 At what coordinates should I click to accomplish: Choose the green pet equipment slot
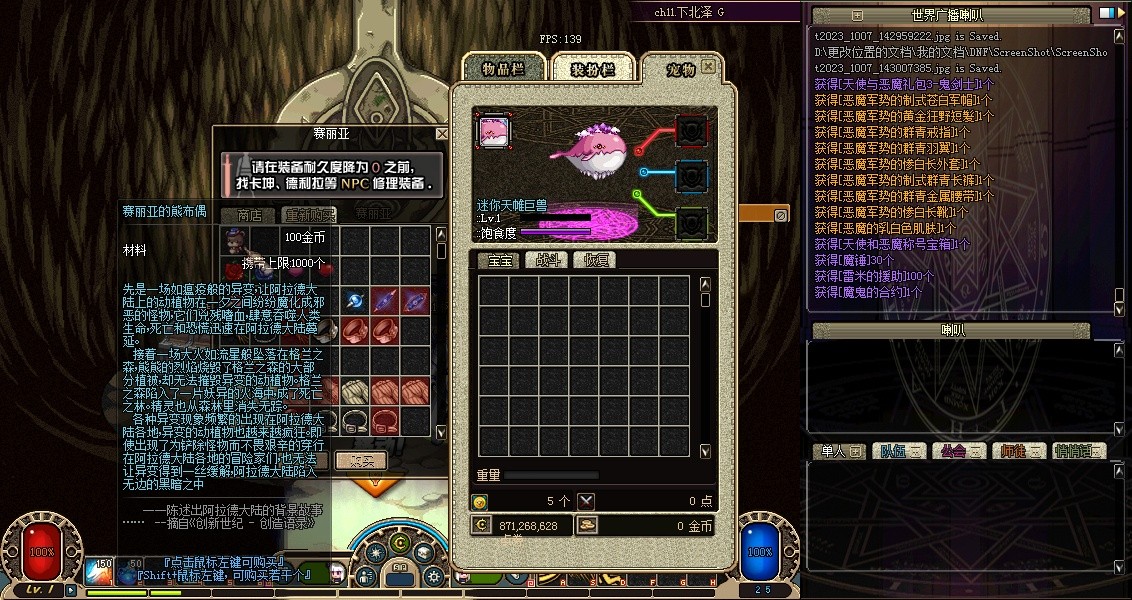(x=692, y=221)
